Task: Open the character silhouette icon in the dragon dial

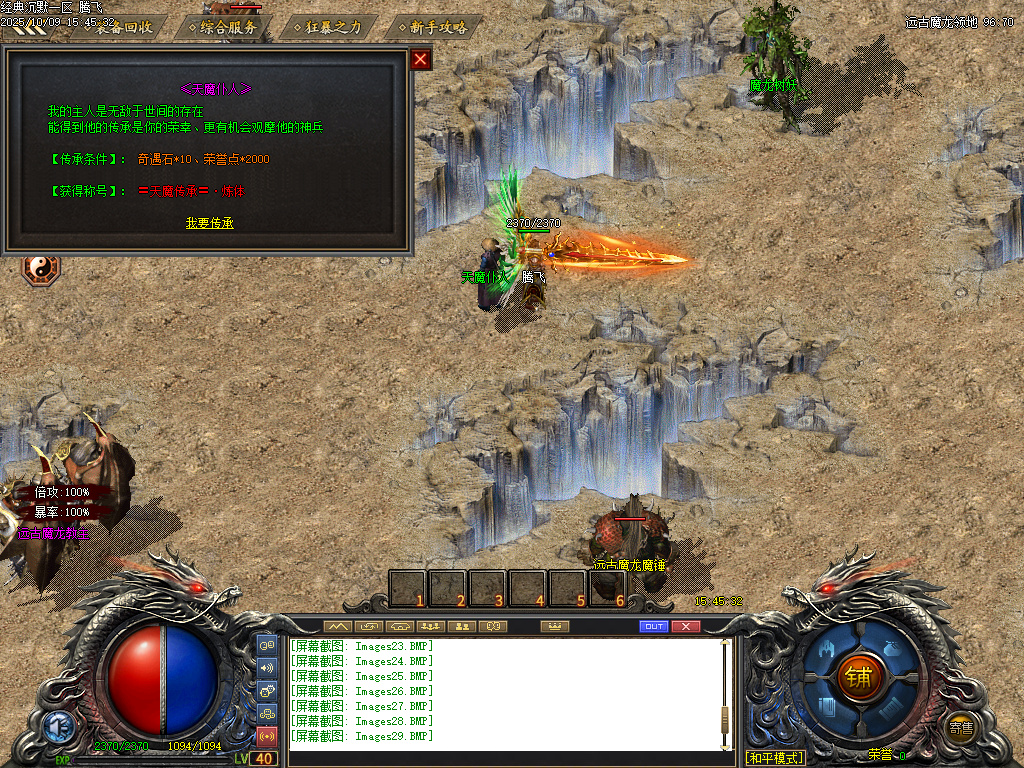Action: click(x=826, y=649)
